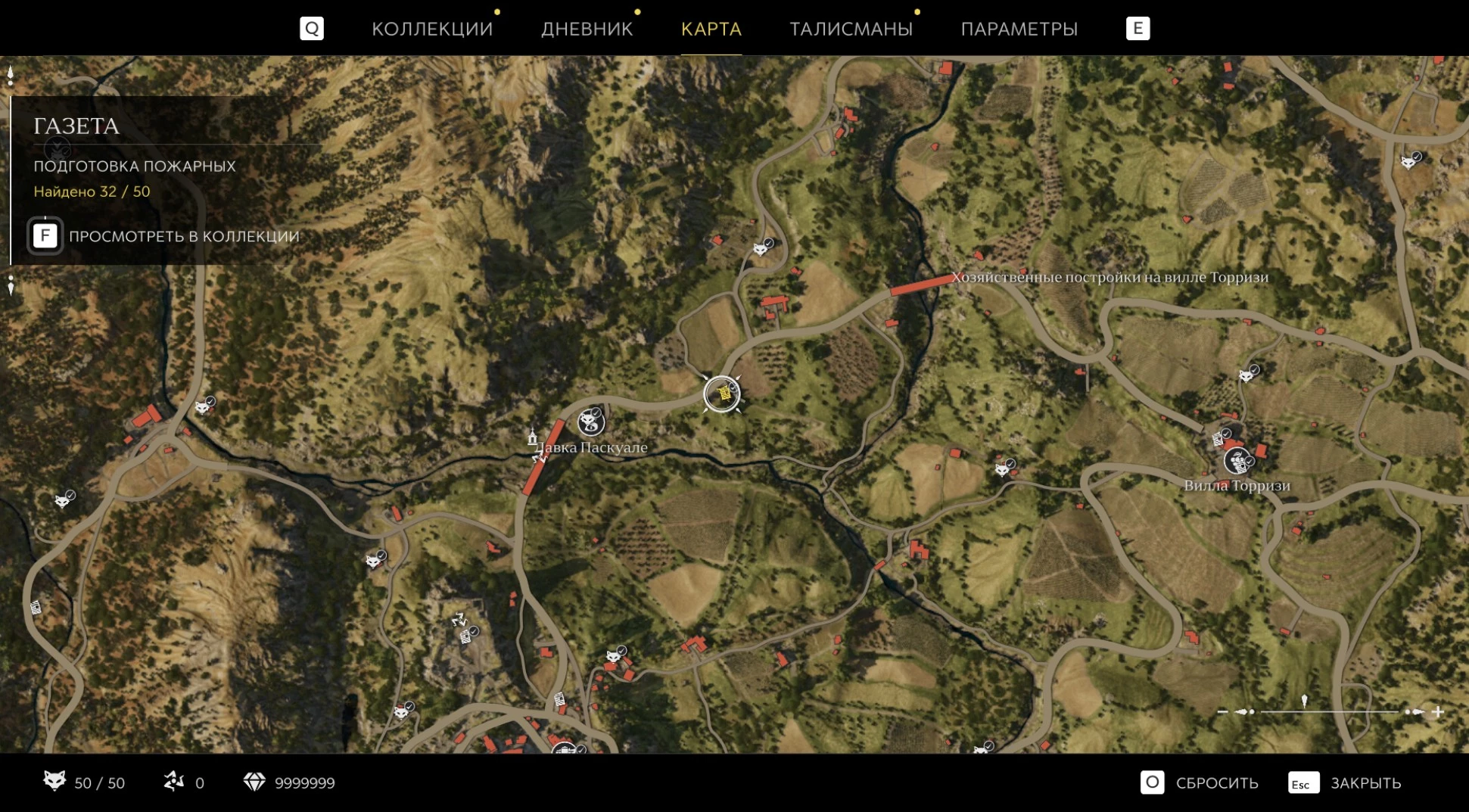Click the Лавка Паскуале shop marker
Screen dimensions: 1469x812
click(591, 422)
